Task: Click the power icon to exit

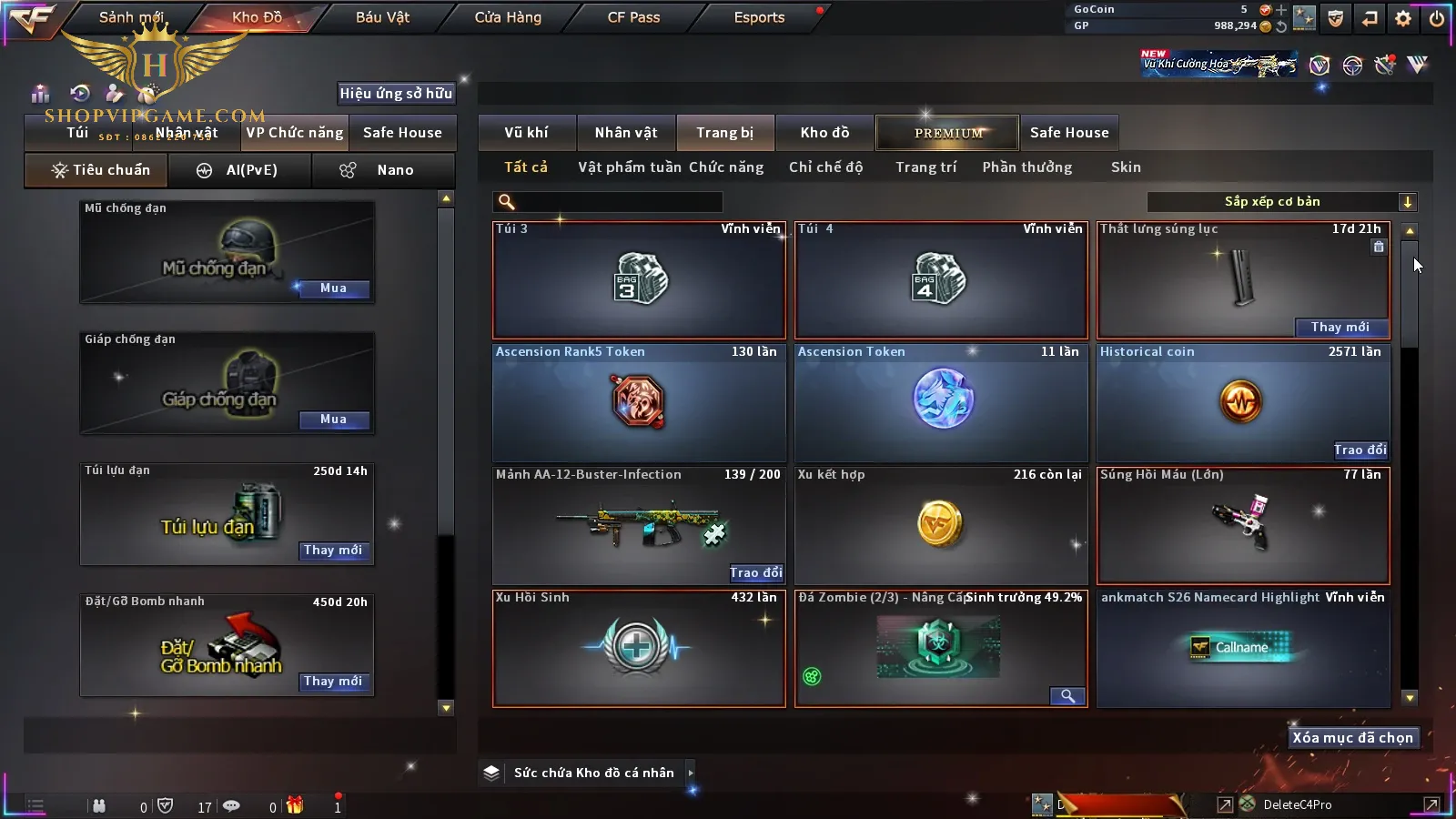Action: pos(1437,18)
